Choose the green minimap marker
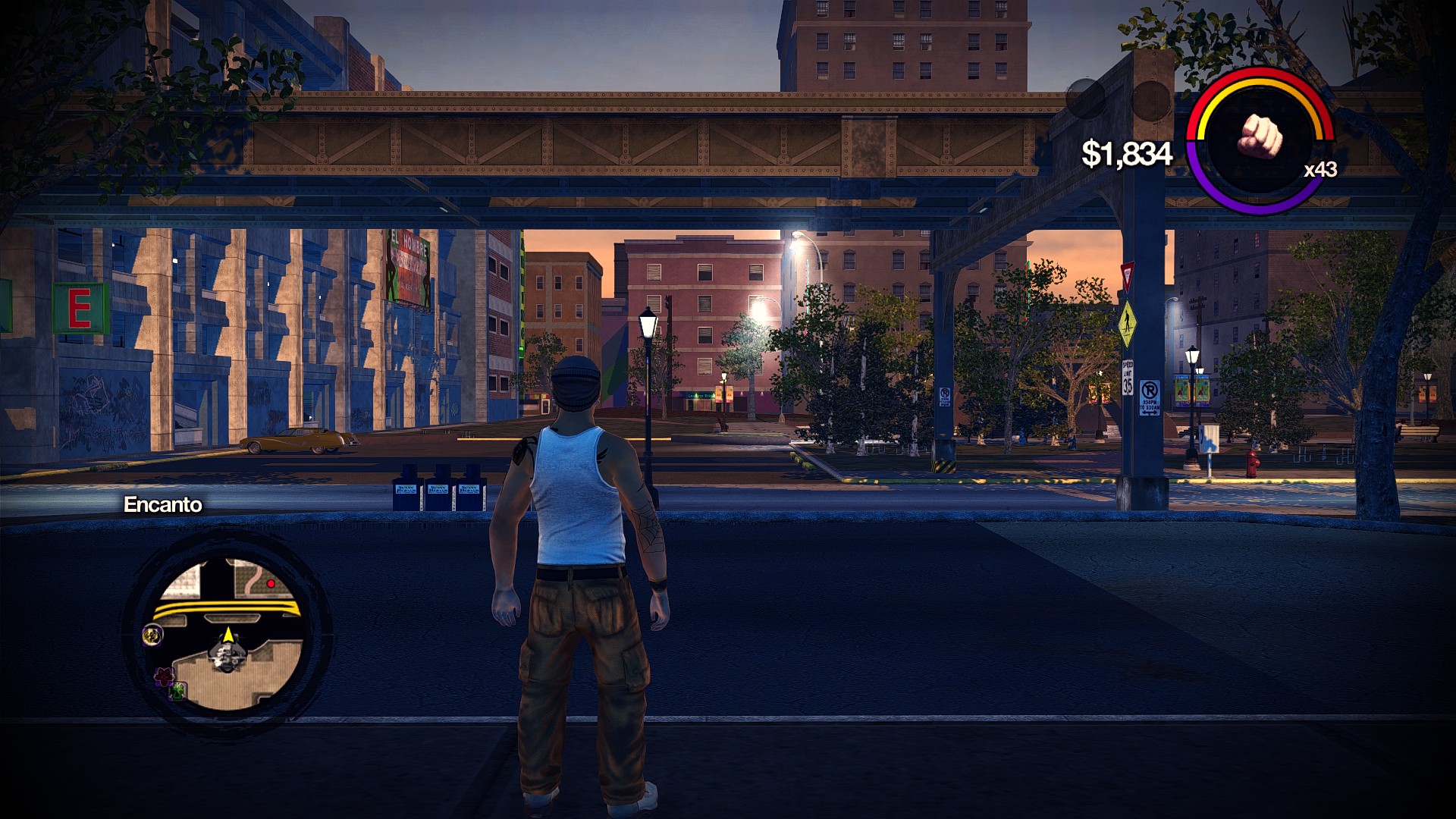 (x=178, y=691)
